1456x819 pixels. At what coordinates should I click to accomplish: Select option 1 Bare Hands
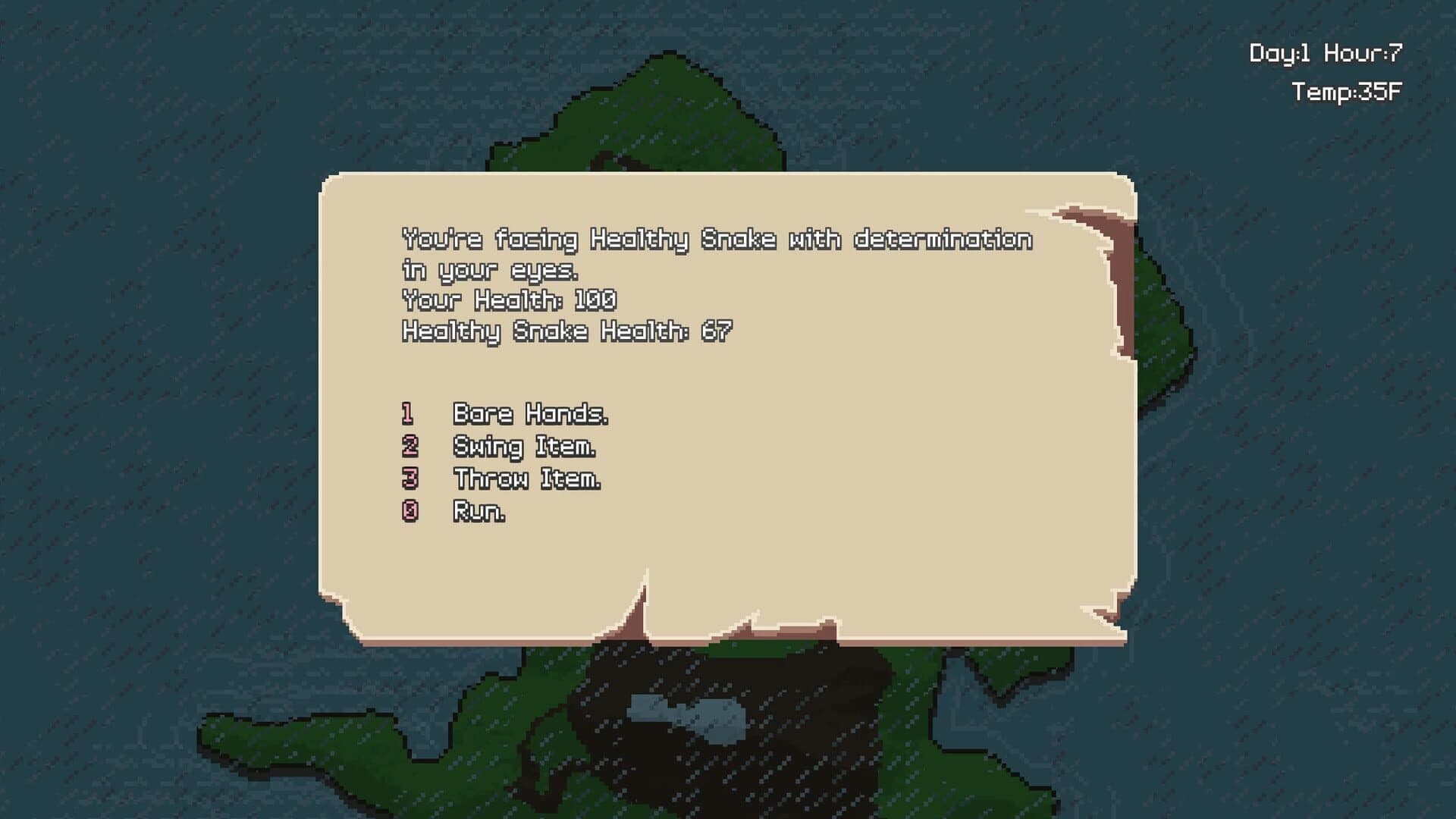(x=531, y=414)
